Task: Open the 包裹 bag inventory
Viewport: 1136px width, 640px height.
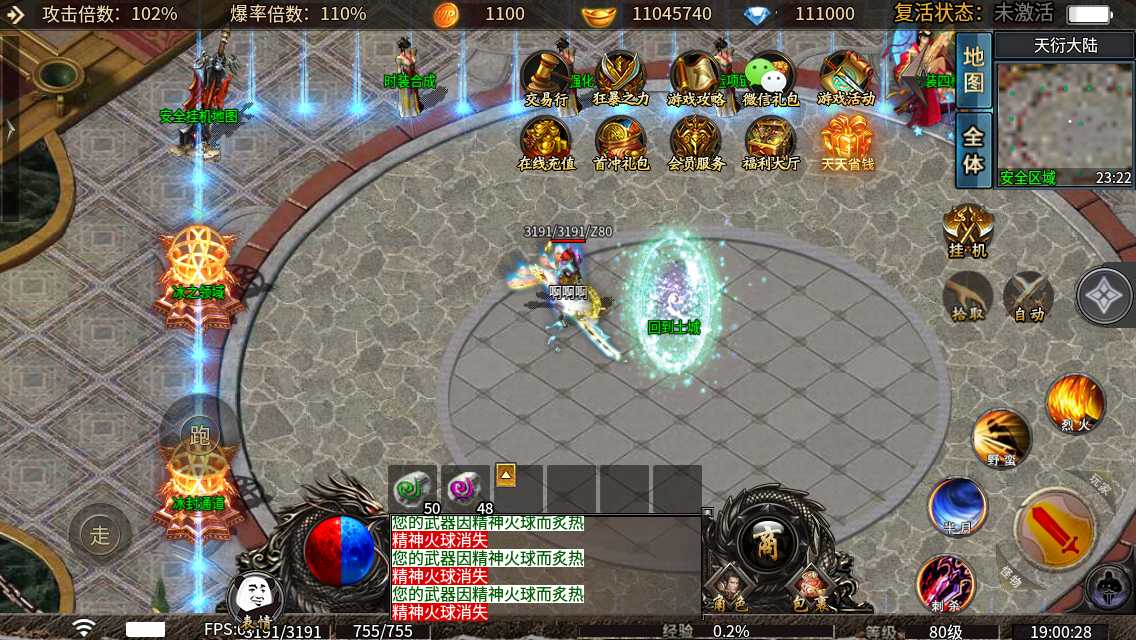Action: (x=810, y=589)
